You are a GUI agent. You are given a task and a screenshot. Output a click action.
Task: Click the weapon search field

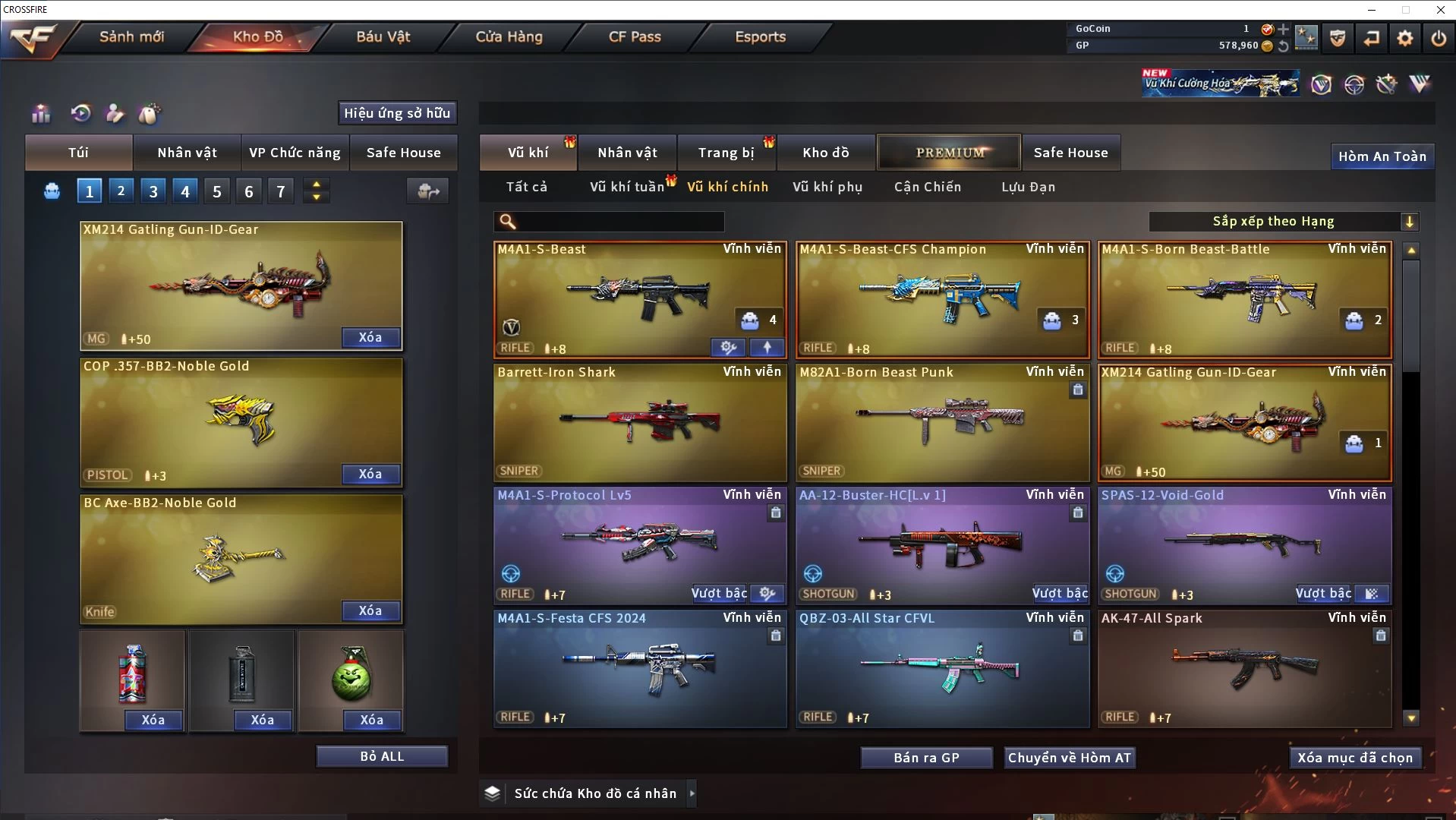pyautogui.click(x=619, y=222)
